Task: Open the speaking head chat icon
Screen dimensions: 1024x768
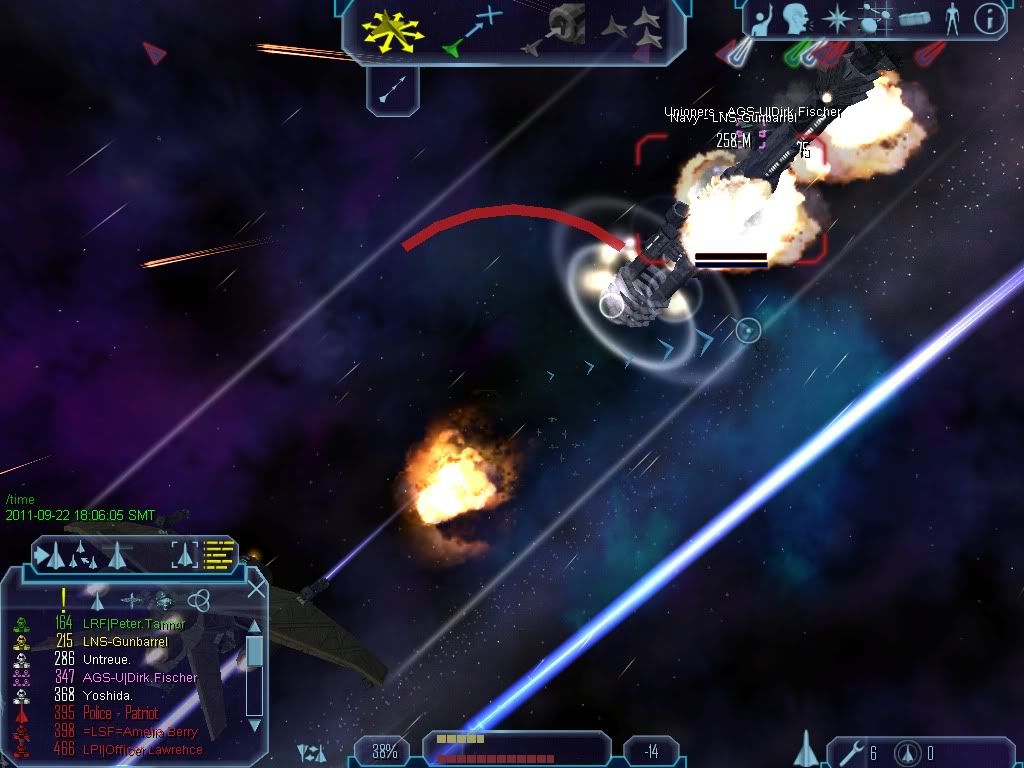Action: point(797,20)
